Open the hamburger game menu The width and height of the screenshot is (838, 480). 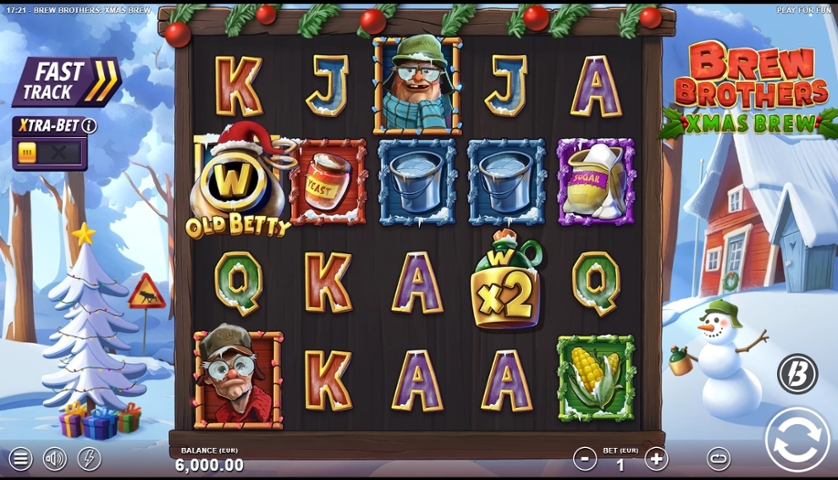(20, 459)
